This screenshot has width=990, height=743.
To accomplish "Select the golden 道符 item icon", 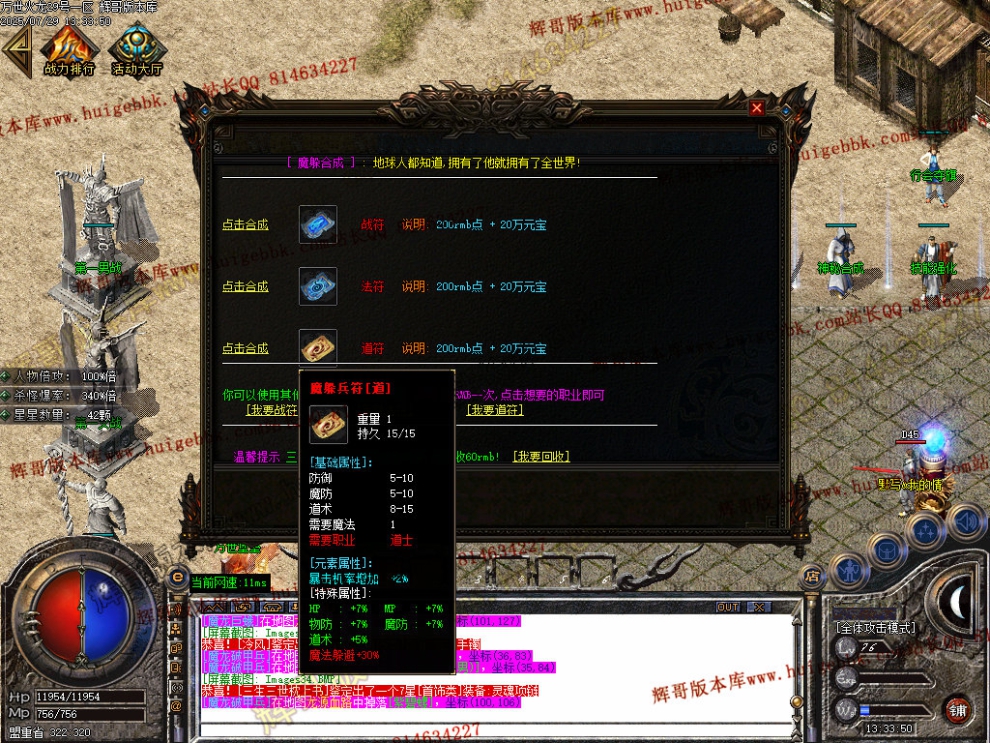I will pos(318,347).
